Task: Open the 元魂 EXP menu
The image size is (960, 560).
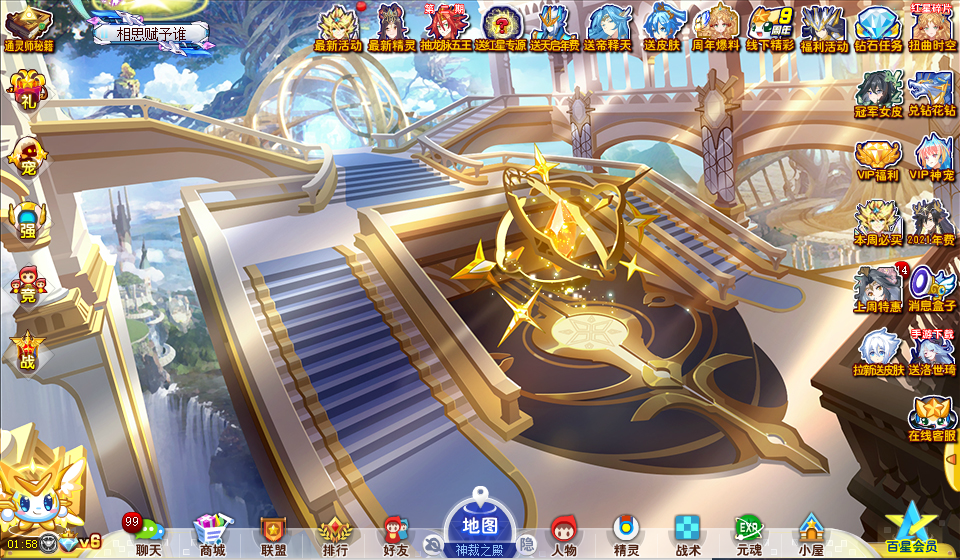Action: click(x=748, y=533)
